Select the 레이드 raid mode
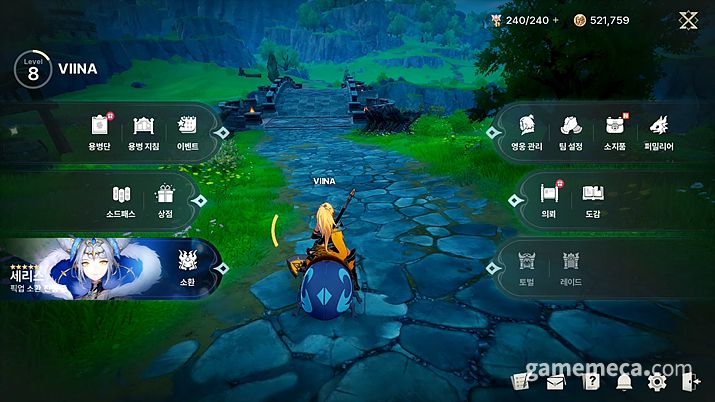The width and height of the screenshot is (715, 402). 572,266
